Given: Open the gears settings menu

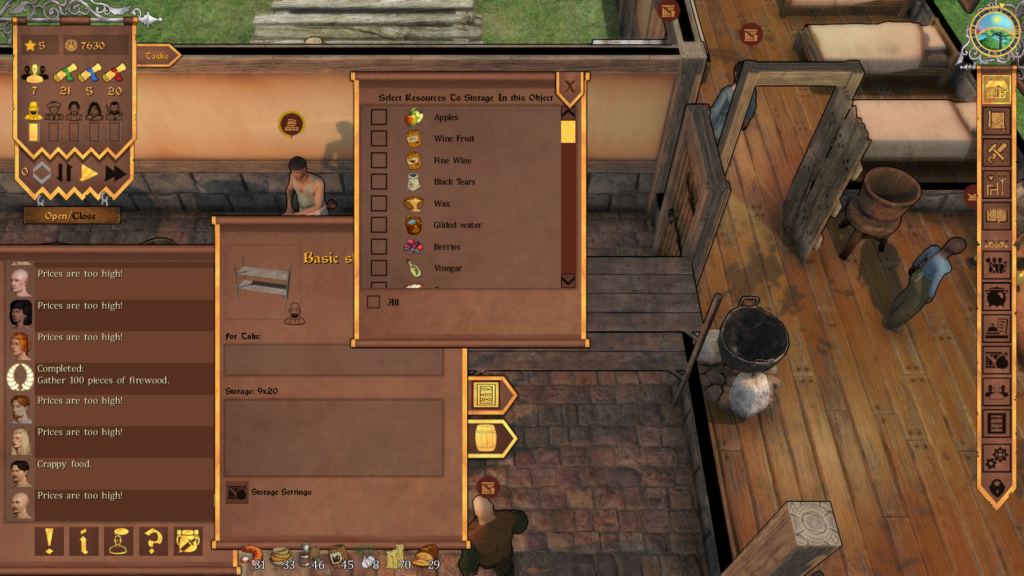Looking at the screenshot, I should point(996,457).
